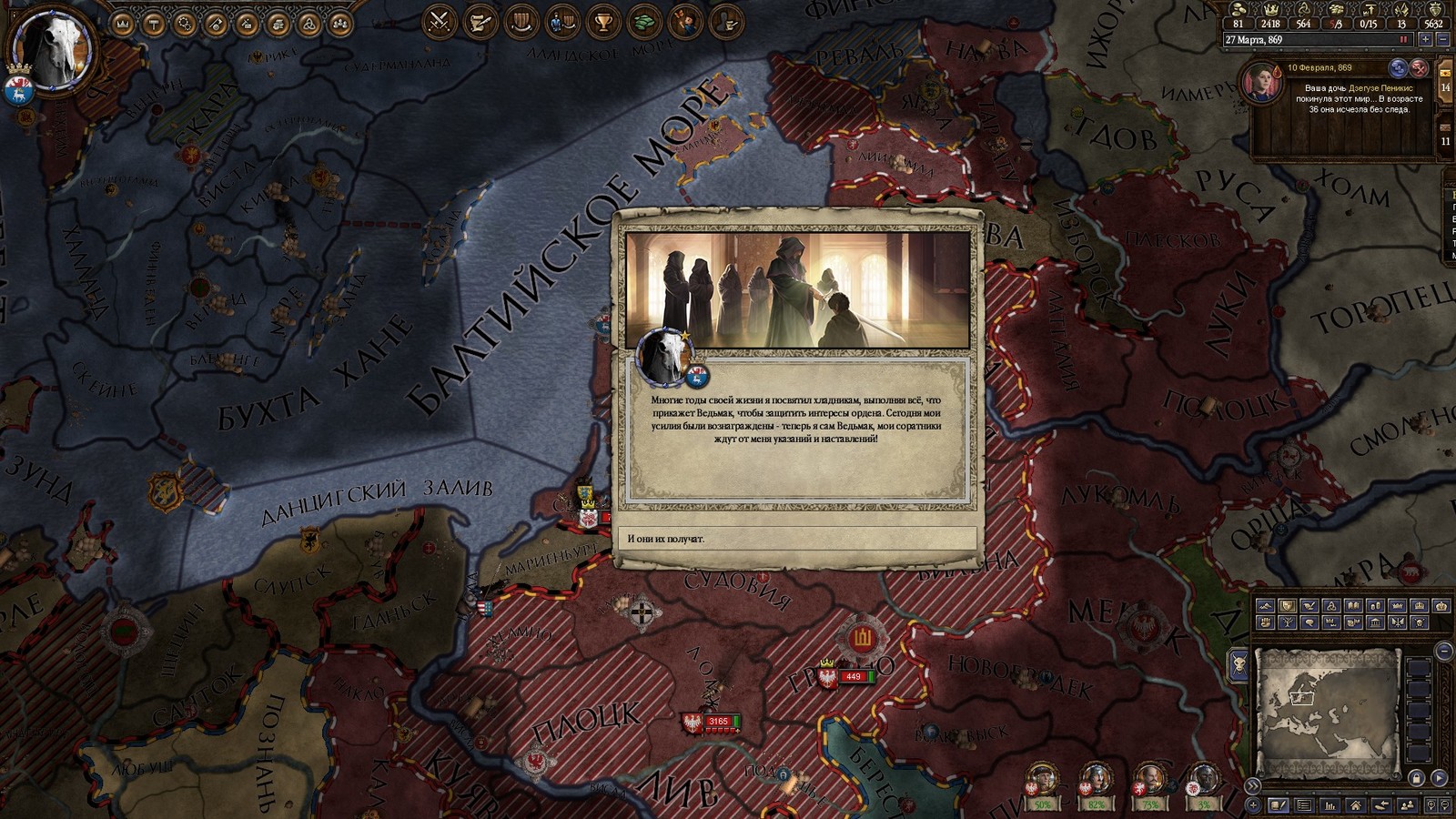Open the crown tab beside the ruler portrait
Screen dimensions: 1456x819
click(x=123, y=24)
